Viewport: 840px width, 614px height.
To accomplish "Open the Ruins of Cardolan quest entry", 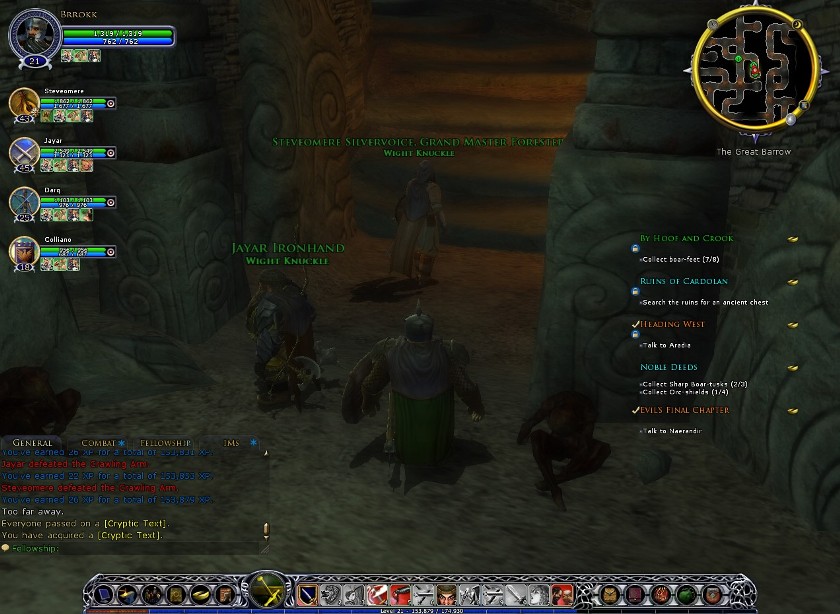I will (x=684, y=282).
